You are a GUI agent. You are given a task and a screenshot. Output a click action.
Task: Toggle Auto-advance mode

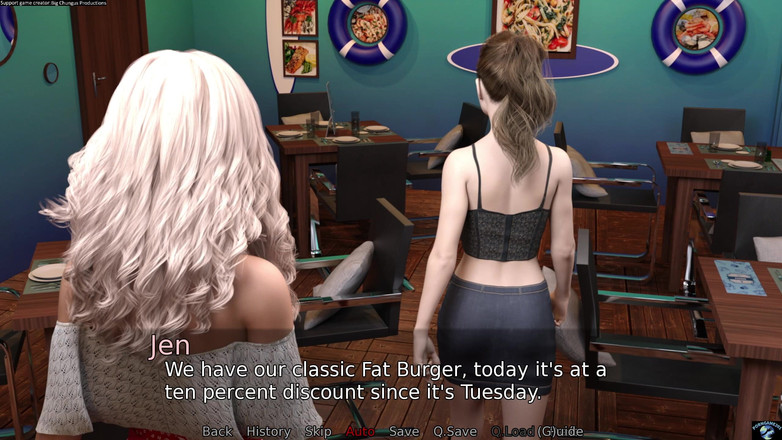360,431
